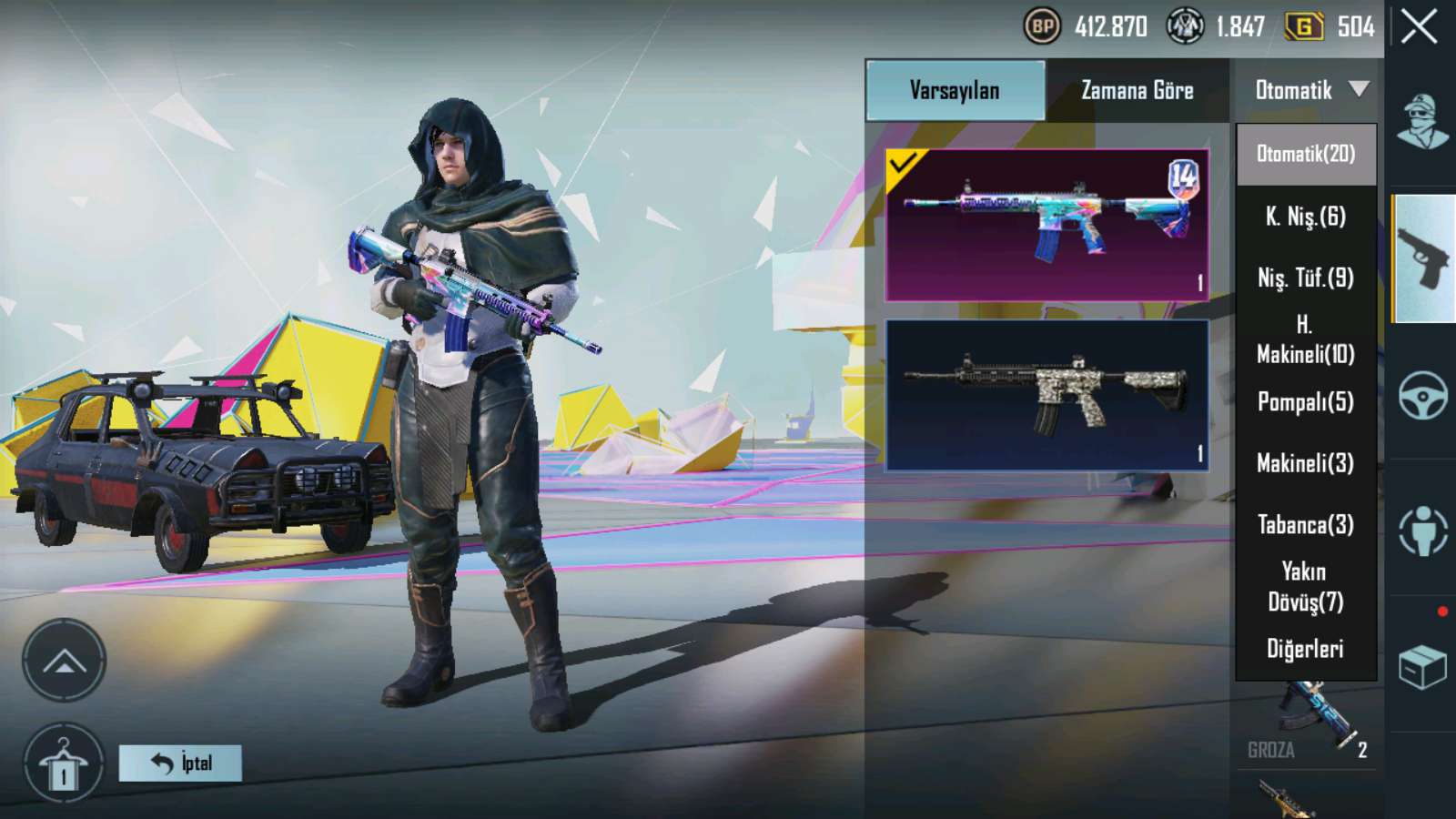
Task: Choose the Makineli(3) category
Action: pyautogui.click(x=1306, y=463)
